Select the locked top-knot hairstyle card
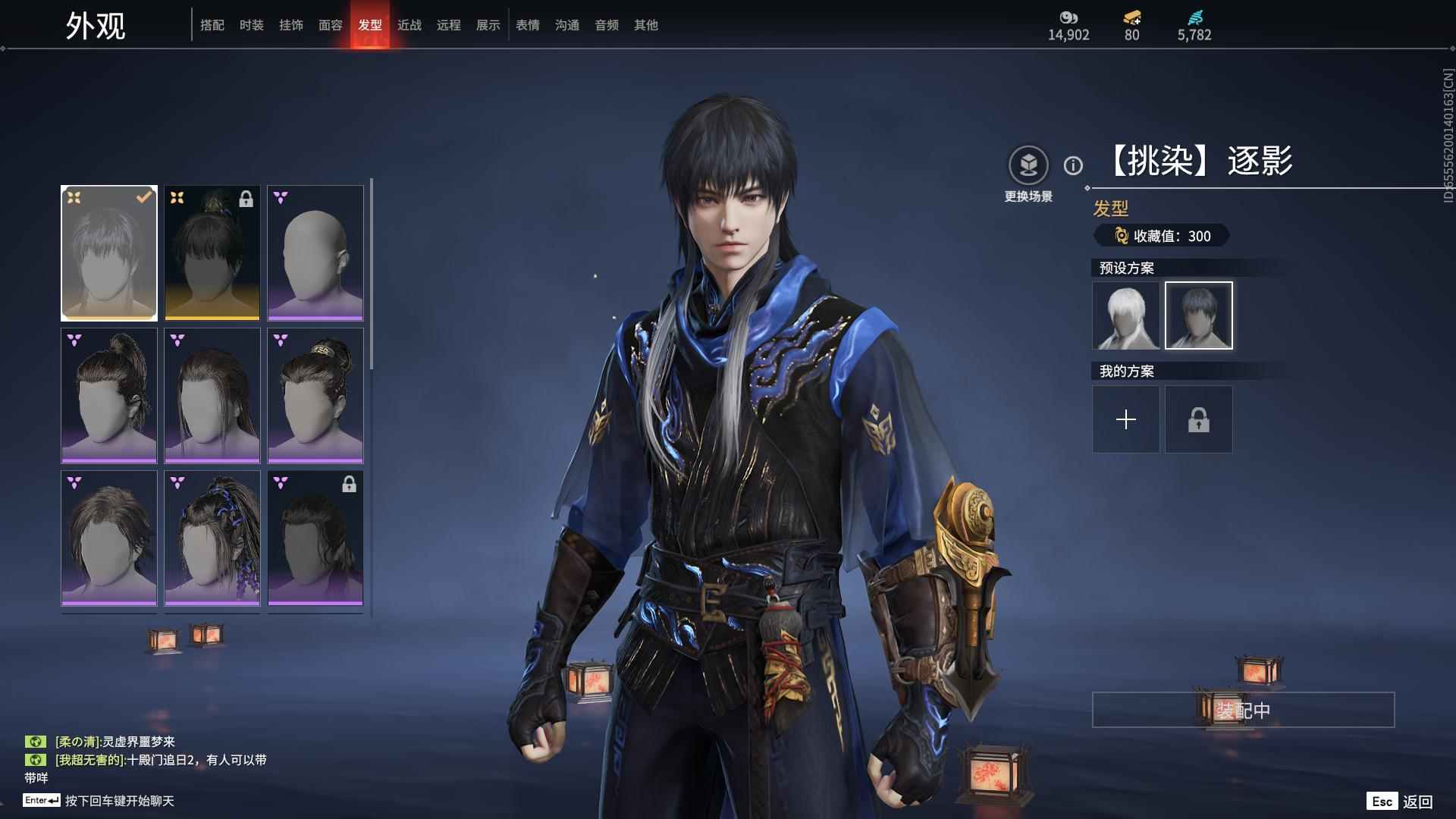The width and height of the screenshot is (1456, 819). coord(212,253)
